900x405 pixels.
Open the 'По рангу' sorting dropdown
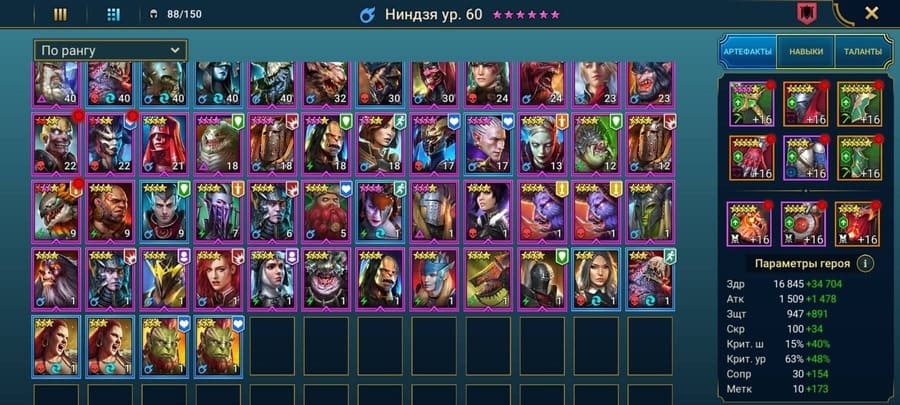click(x=110, y=50)
